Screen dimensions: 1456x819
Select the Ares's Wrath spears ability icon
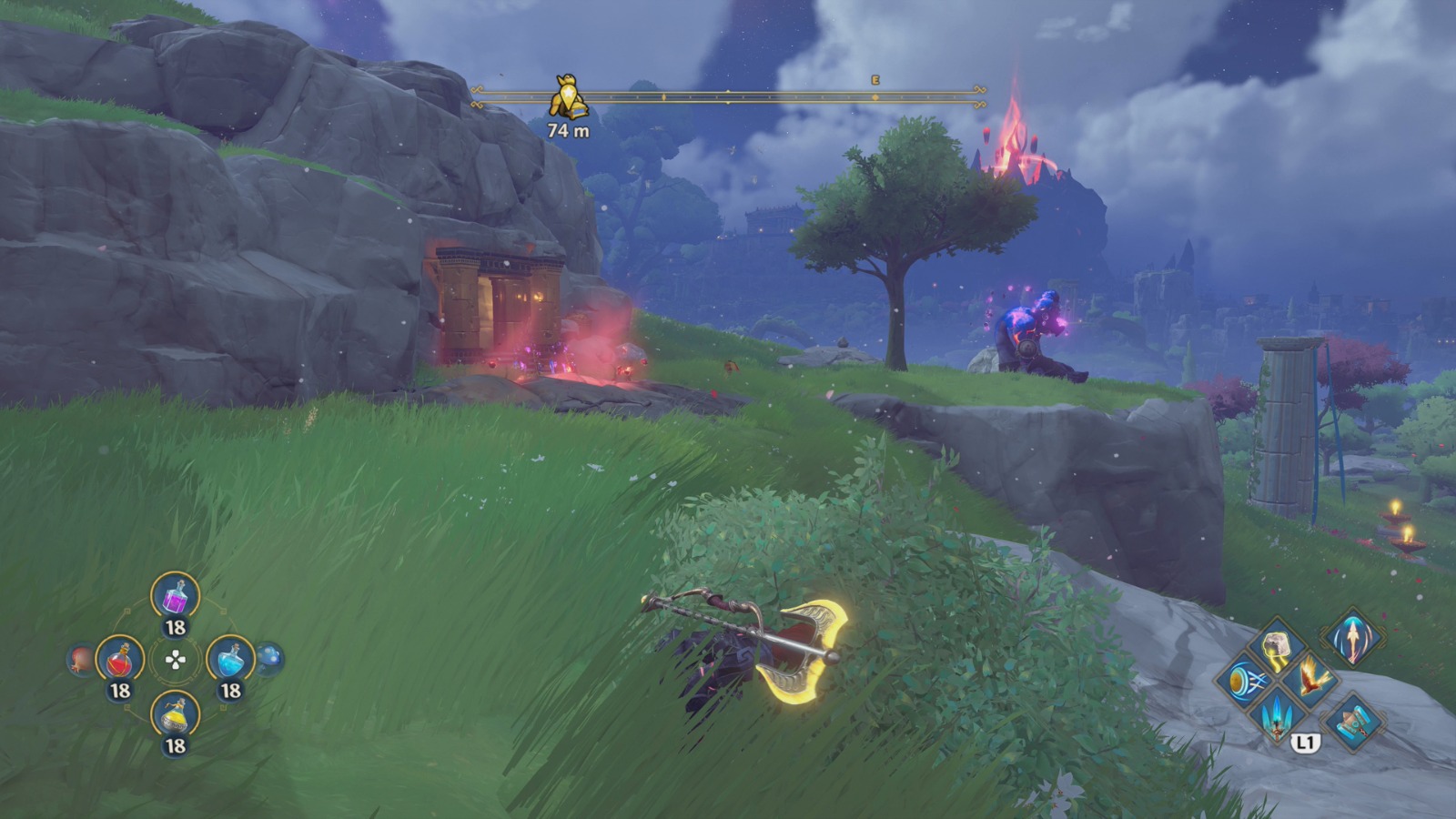coord(1277,717)
